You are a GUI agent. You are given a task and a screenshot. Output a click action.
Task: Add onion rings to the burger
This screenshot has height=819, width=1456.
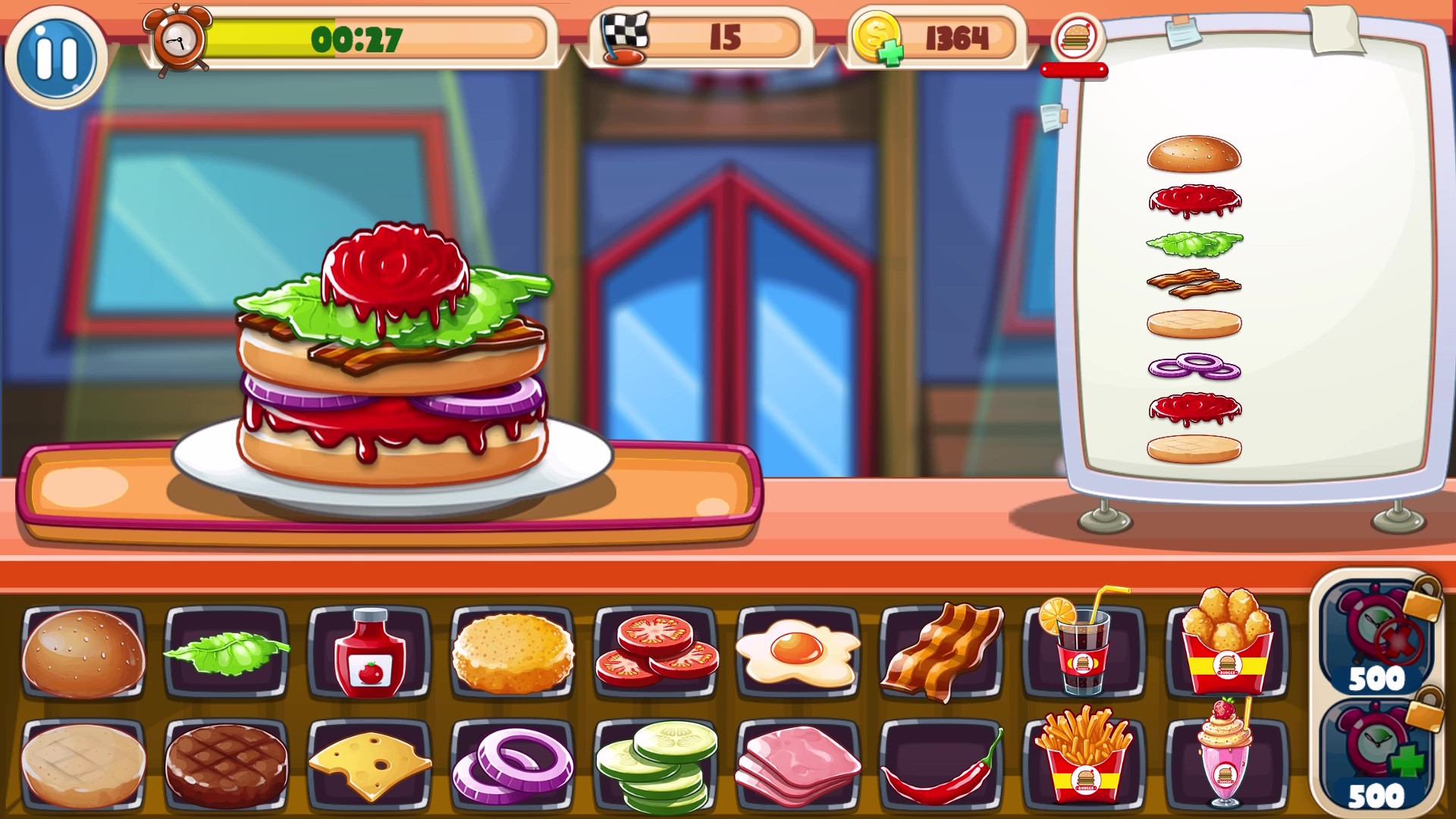click(512, 764)
